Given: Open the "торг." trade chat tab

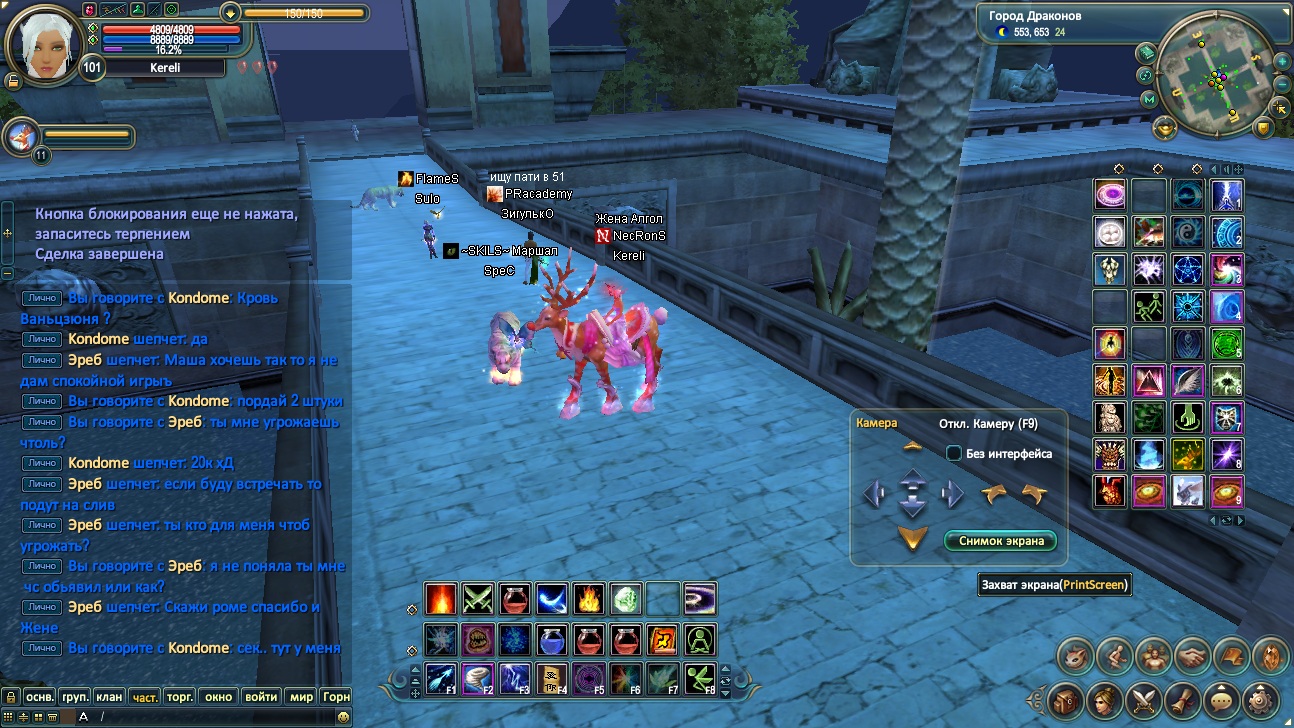Looking at the screenshot, I should [x=179, y=696].
